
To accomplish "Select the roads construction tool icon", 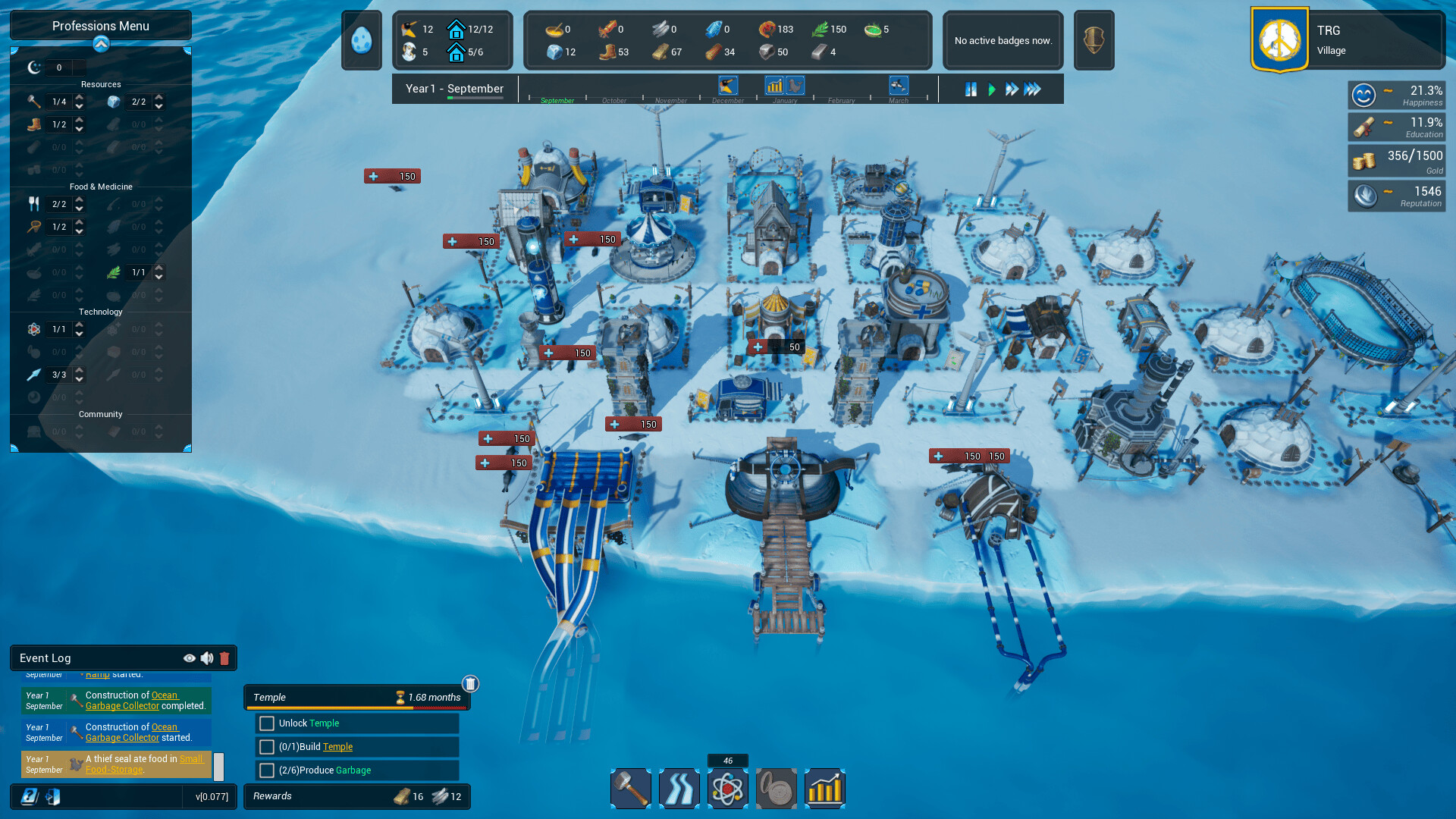I will pyautogui.click(x=679, y=789).
